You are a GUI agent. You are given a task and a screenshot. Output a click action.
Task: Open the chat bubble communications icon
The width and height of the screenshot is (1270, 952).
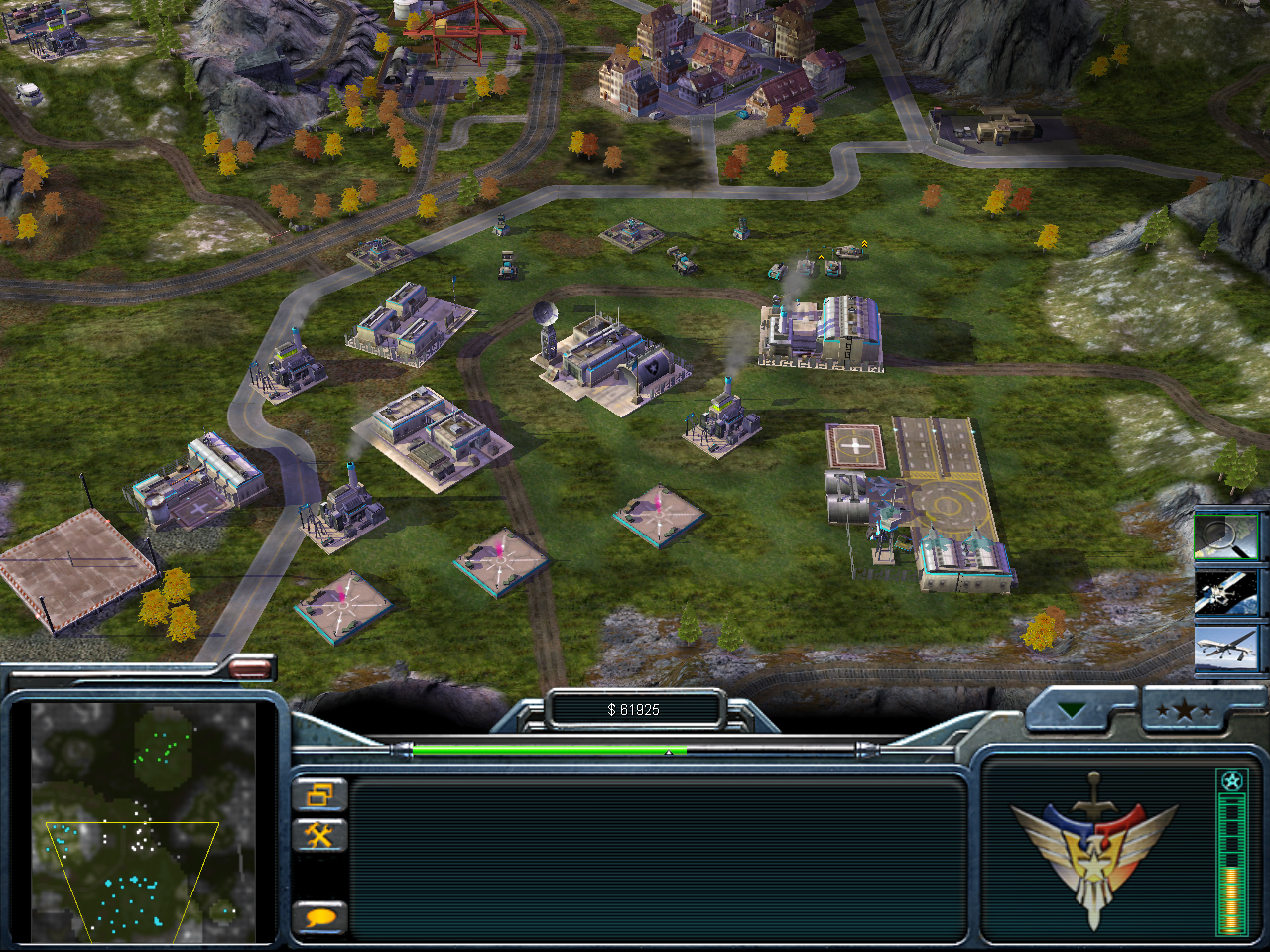(x=319, y=919)
